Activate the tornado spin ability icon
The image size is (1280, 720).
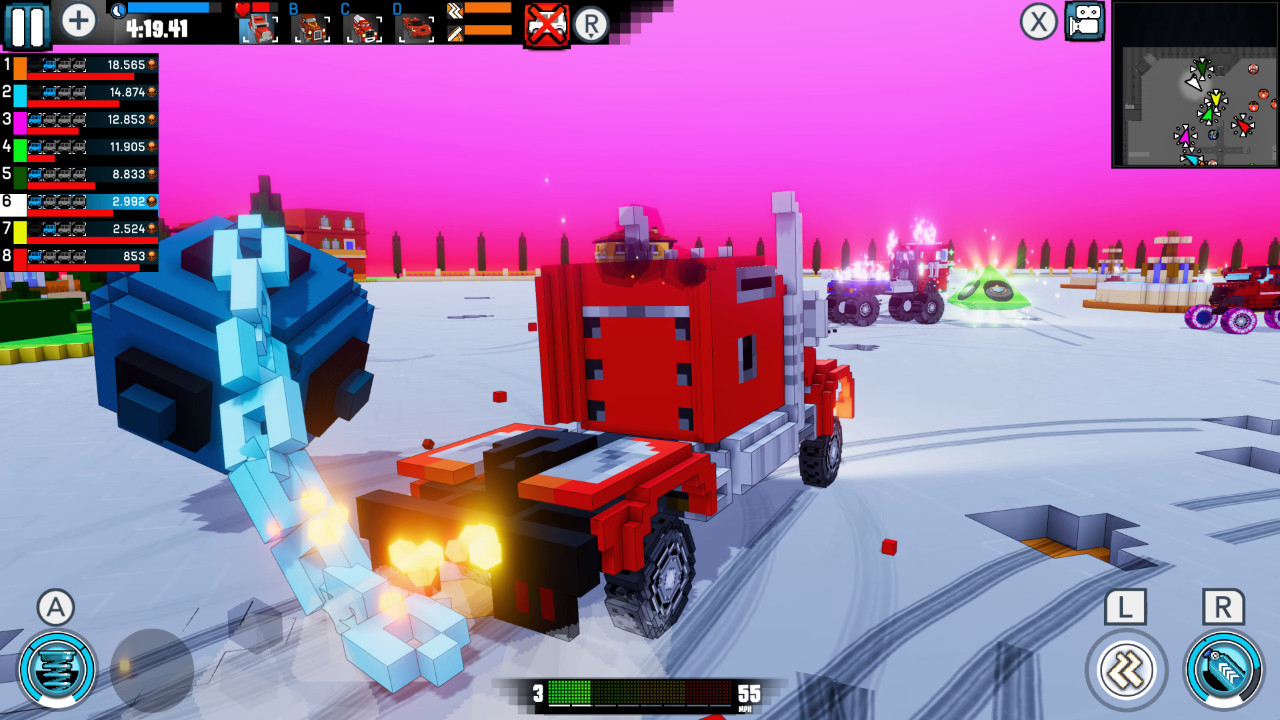55,672
